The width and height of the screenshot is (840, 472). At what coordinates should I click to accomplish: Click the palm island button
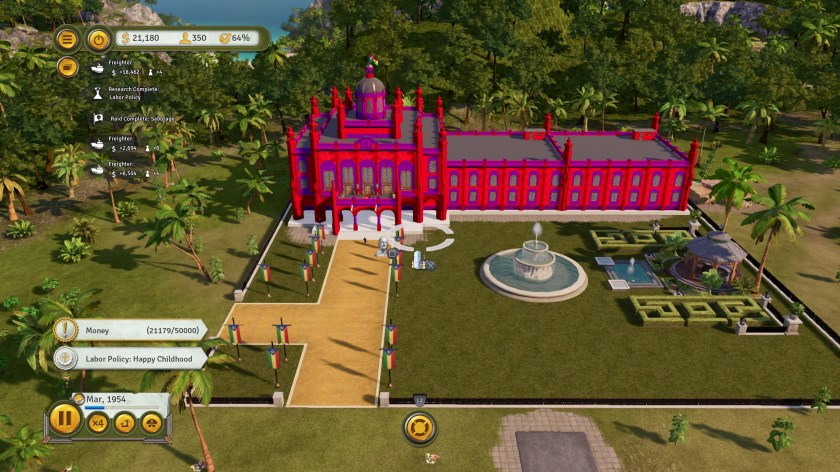point(125,423)
